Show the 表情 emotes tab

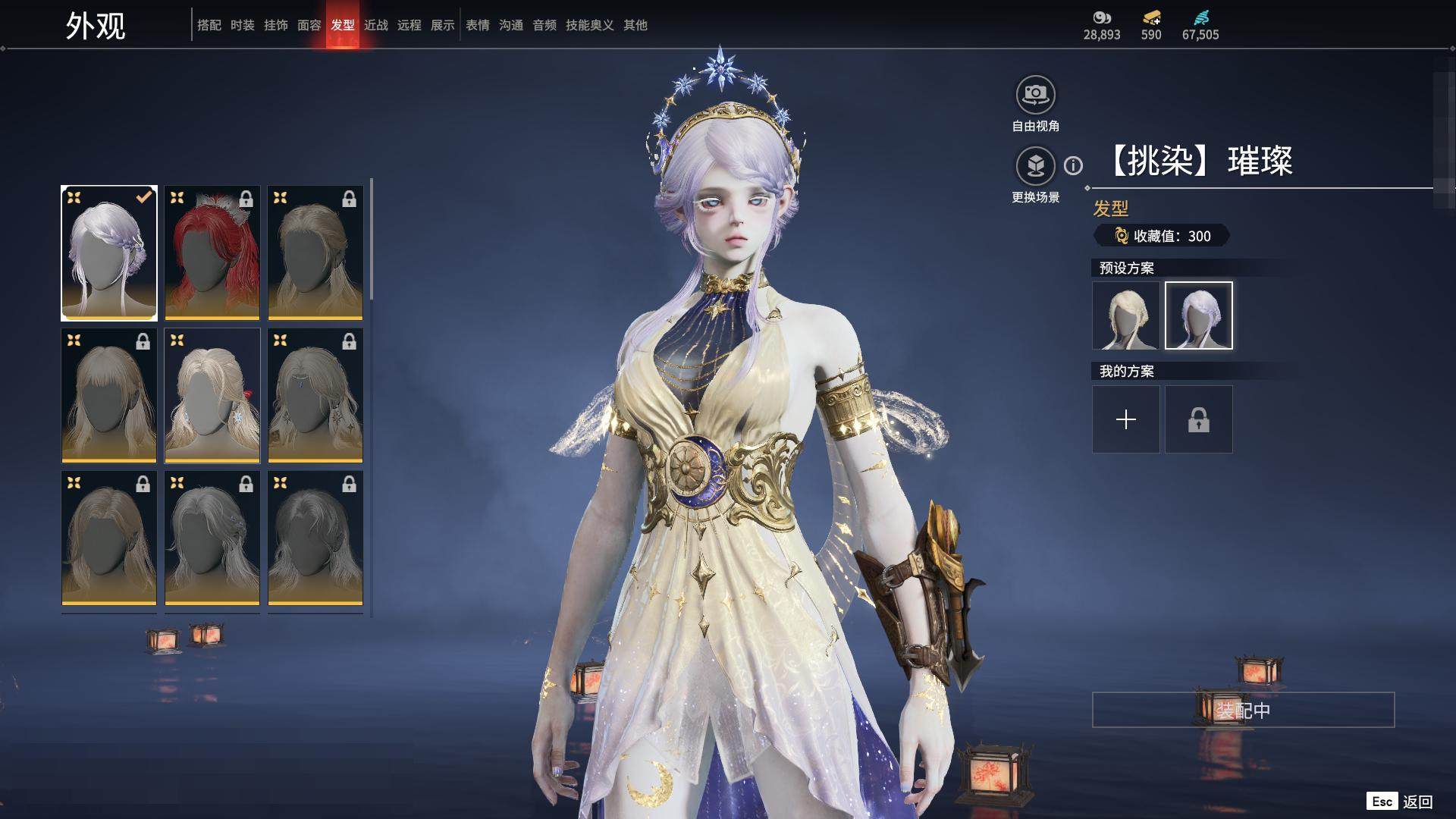477,25
